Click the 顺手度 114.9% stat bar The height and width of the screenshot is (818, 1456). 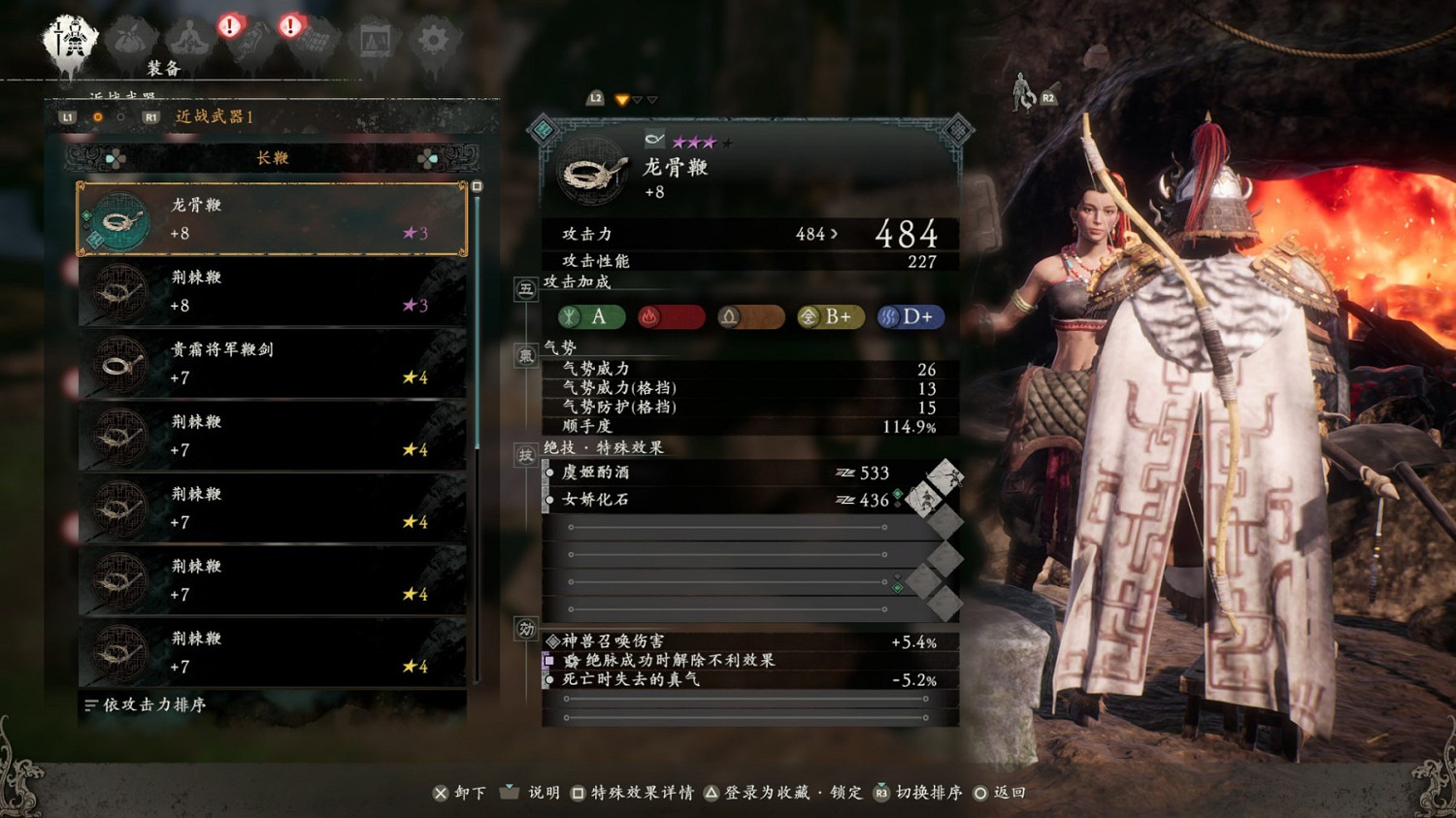pos(747,425)
